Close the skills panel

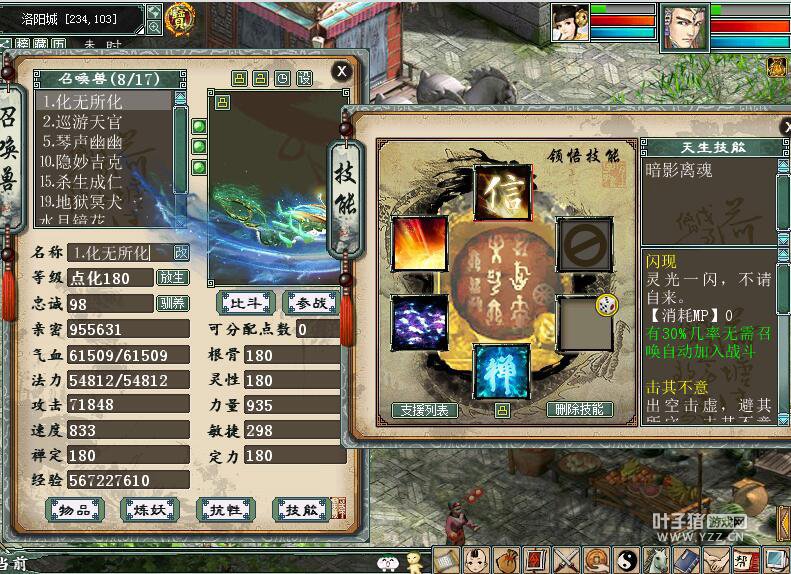[784, 125]
